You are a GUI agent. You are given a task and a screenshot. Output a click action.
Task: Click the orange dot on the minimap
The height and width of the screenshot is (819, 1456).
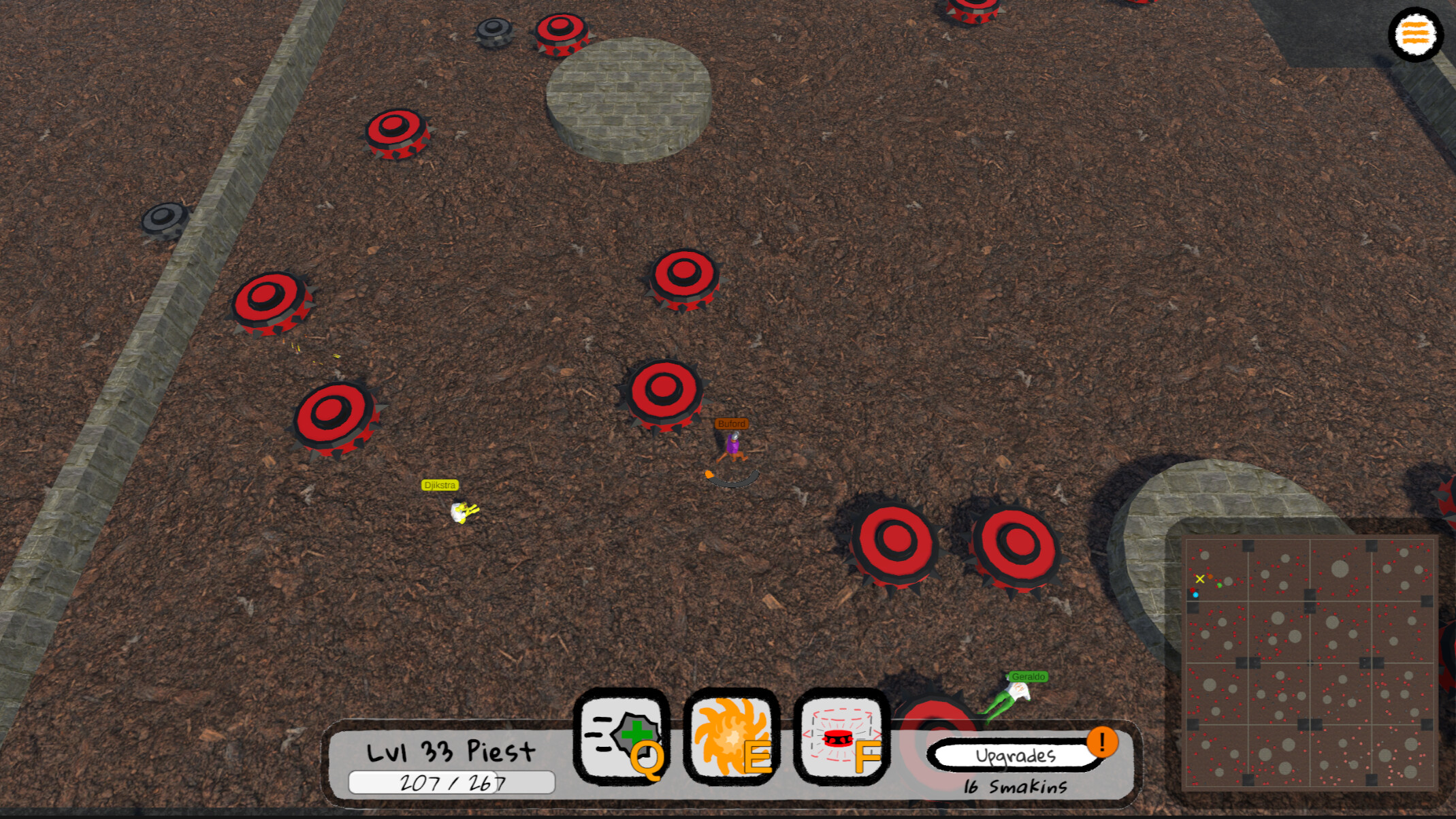click(x=1210, y=577)
